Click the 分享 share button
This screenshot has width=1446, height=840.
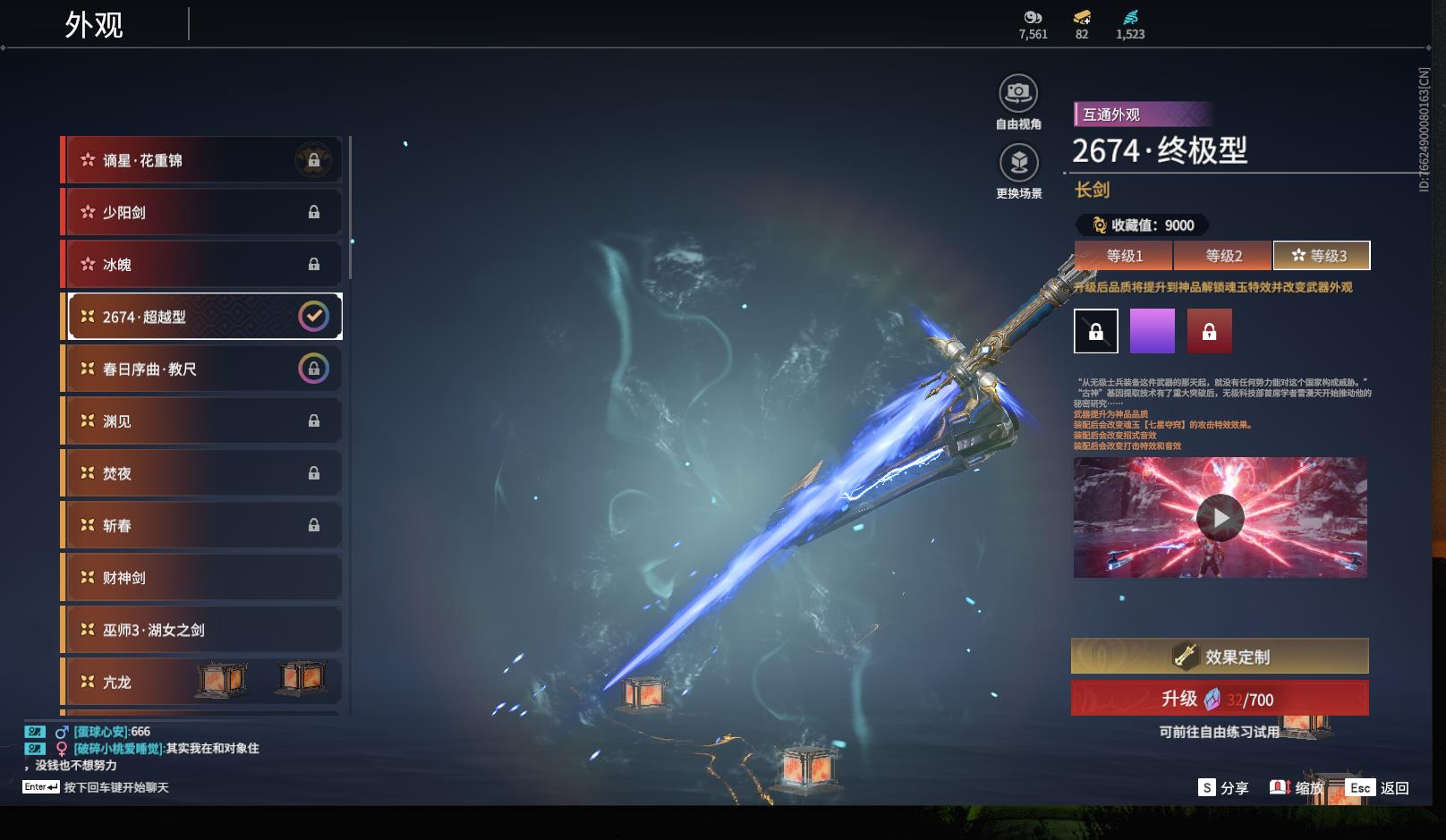[x=1223, y=787]
